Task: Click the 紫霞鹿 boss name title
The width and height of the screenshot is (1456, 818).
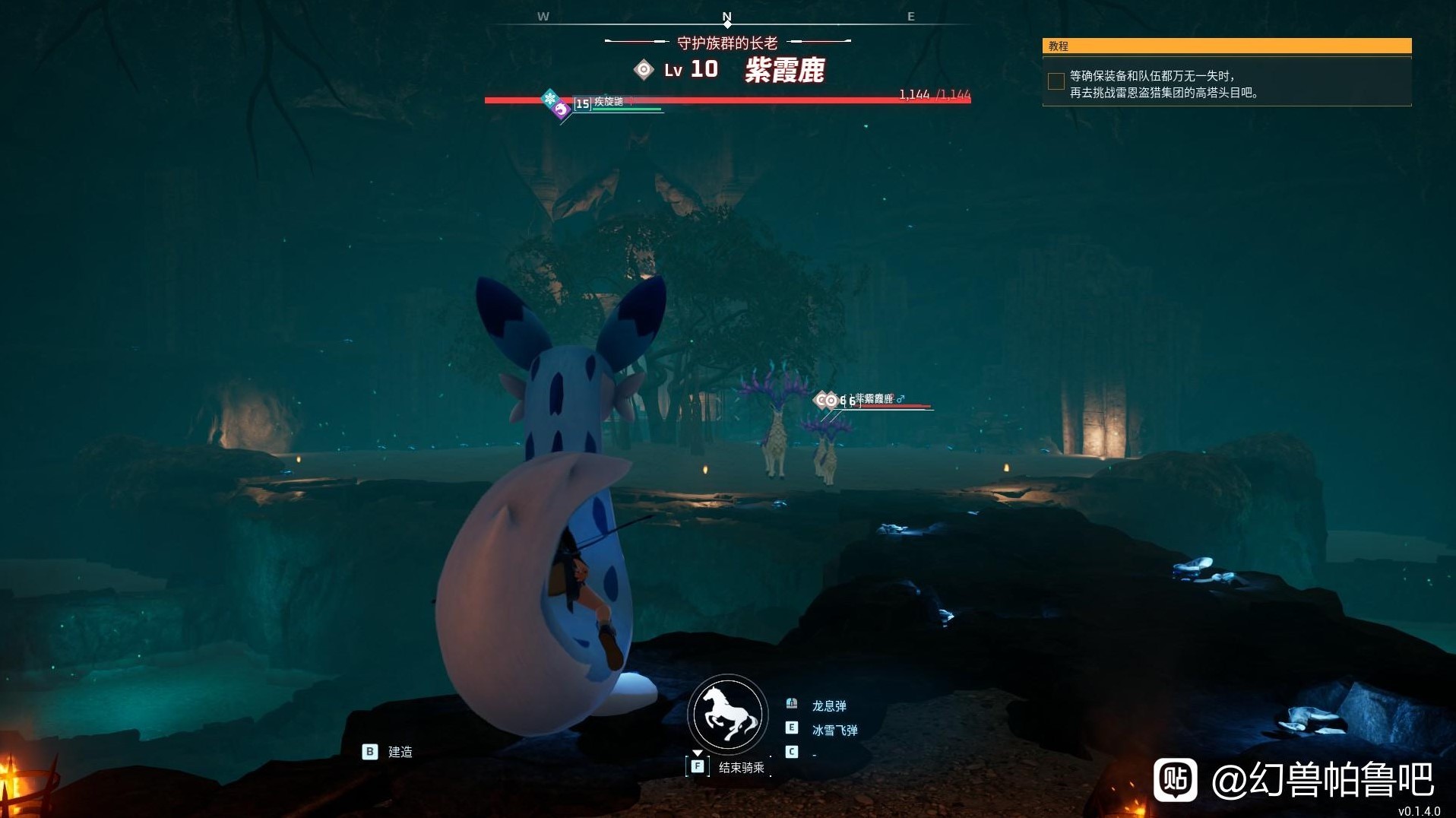Action: pyautogui.click(x=784, y=71)
